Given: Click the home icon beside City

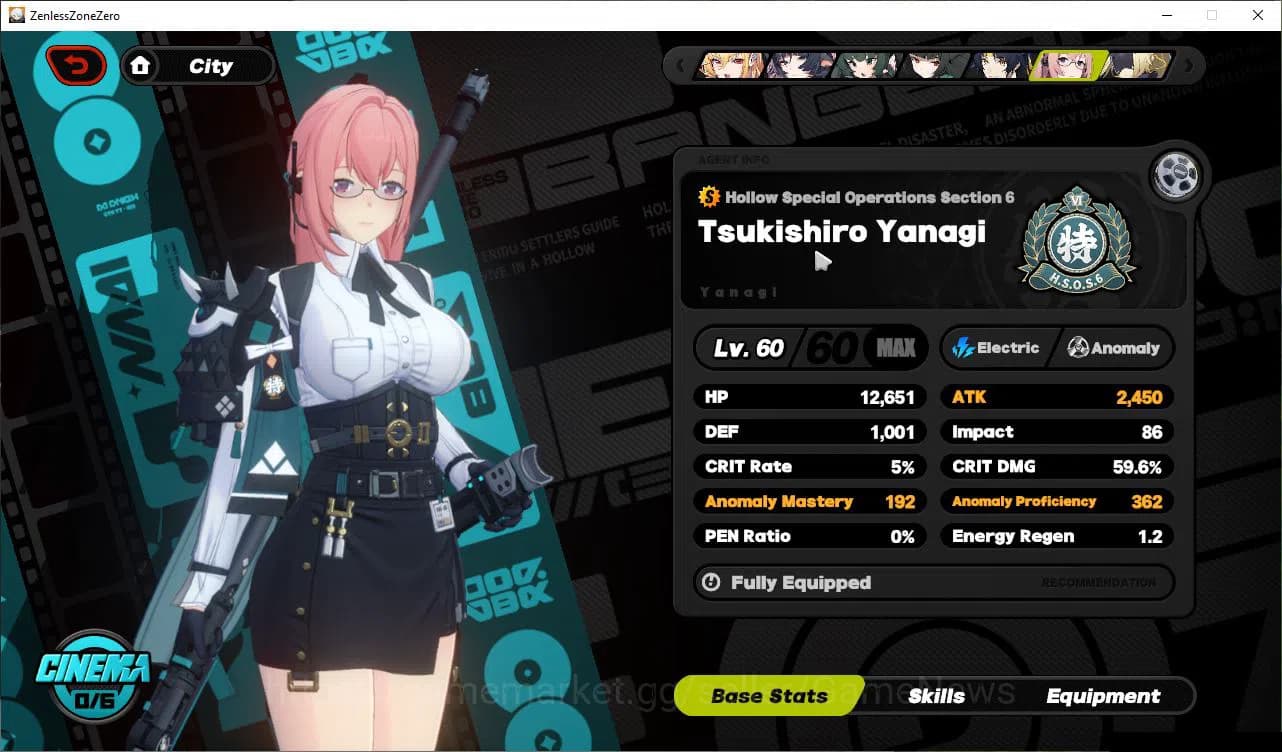Looking at the screenshot, I should (141, 65).
